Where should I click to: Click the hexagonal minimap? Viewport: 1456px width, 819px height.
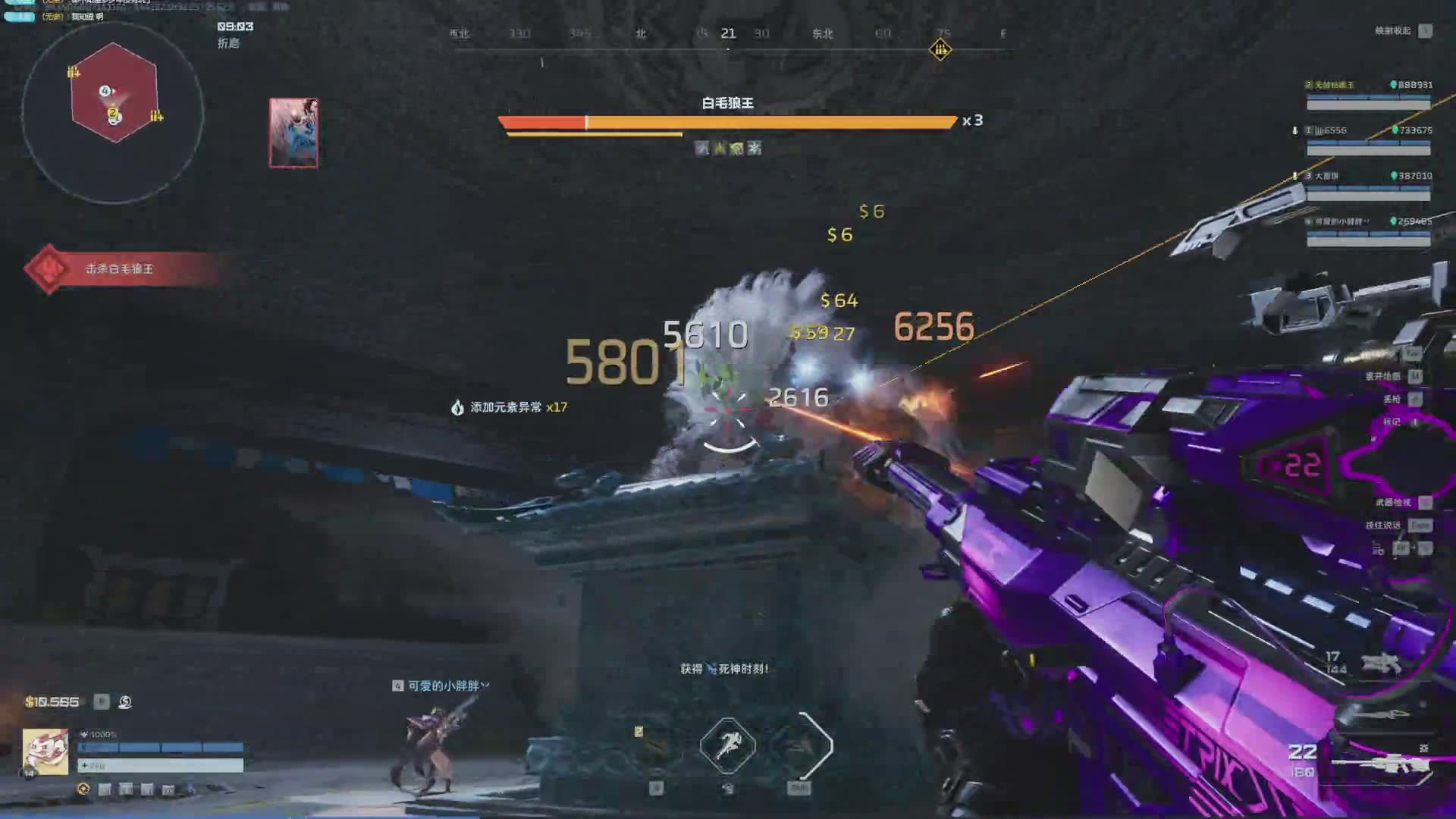114,93
